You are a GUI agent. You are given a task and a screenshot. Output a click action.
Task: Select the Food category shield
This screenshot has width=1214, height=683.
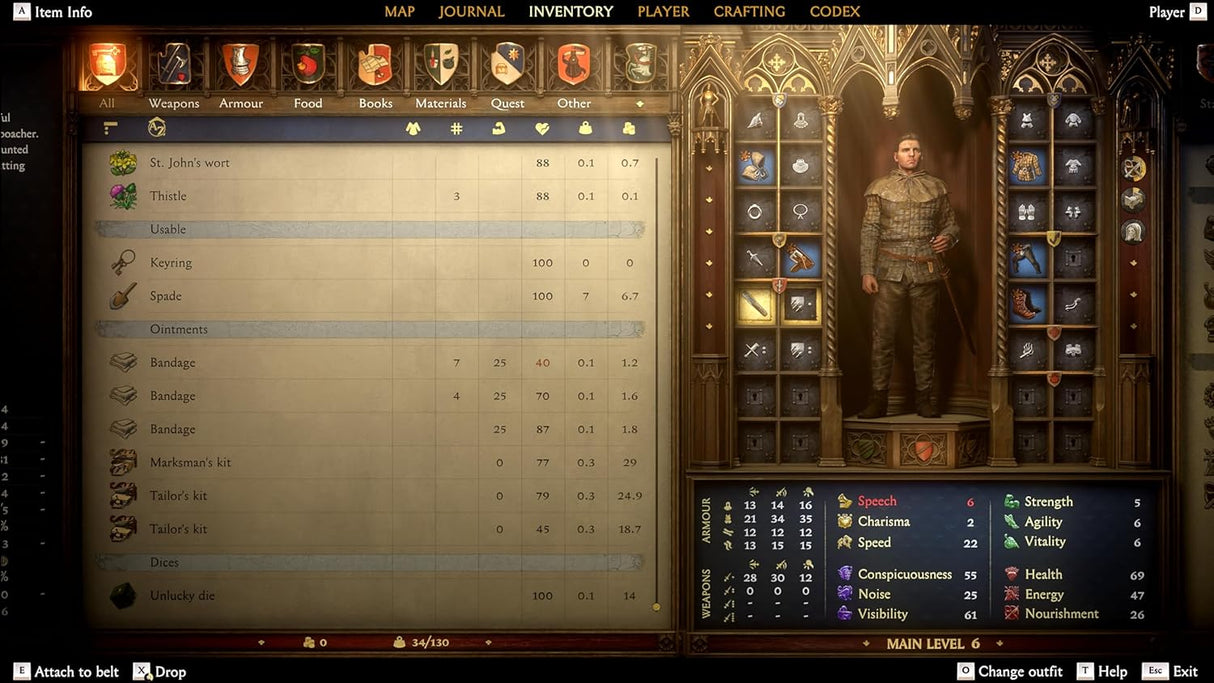click(308, 66)
